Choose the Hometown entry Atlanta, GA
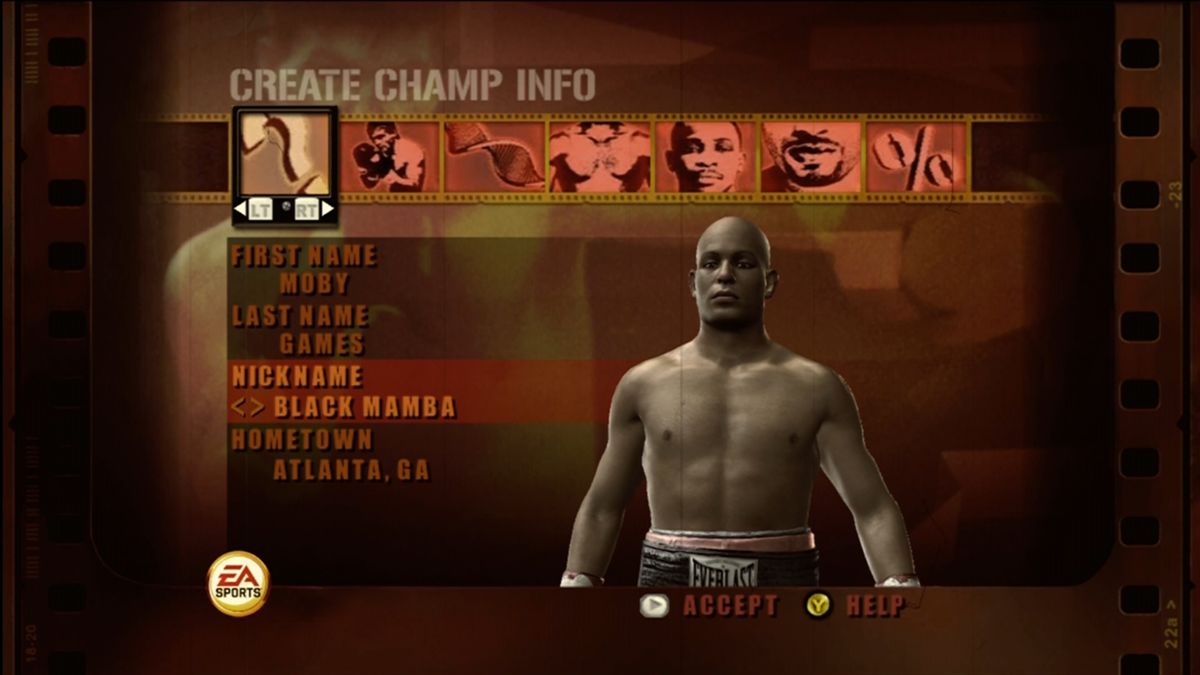The image size is (1200, 675). click(351, 470)
